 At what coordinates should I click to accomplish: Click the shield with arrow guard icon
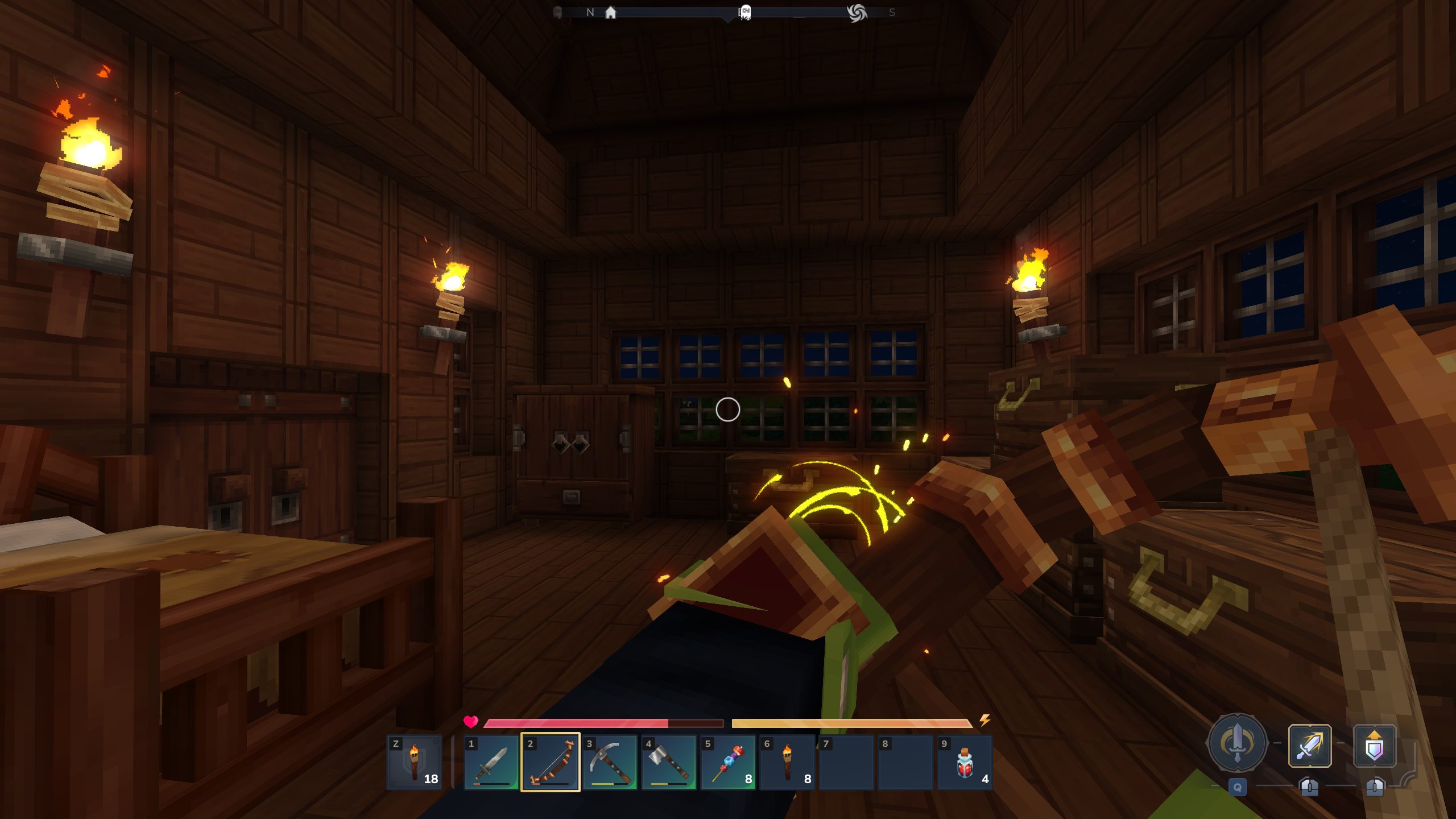pyautogui.click(x=1374, y=746)
